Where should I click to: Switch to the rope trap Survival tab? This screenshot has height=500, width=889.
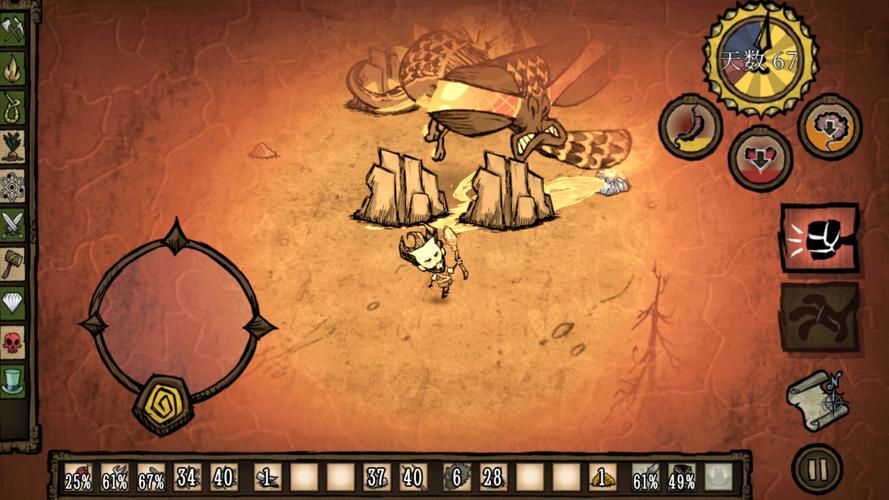coord(13,105)
